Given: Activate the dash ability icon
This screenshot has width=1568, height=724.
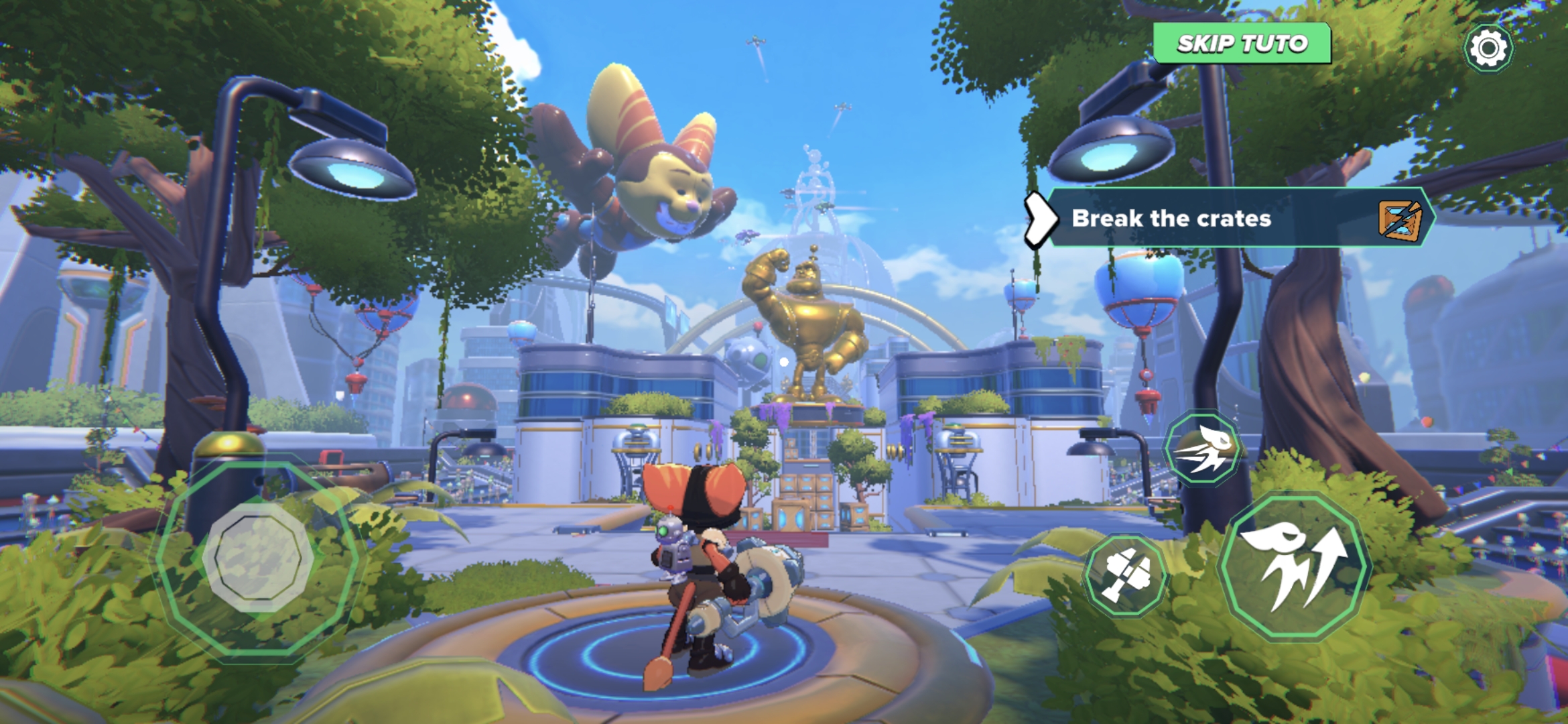Looking at the screenshot, I should click(1203, 448).
